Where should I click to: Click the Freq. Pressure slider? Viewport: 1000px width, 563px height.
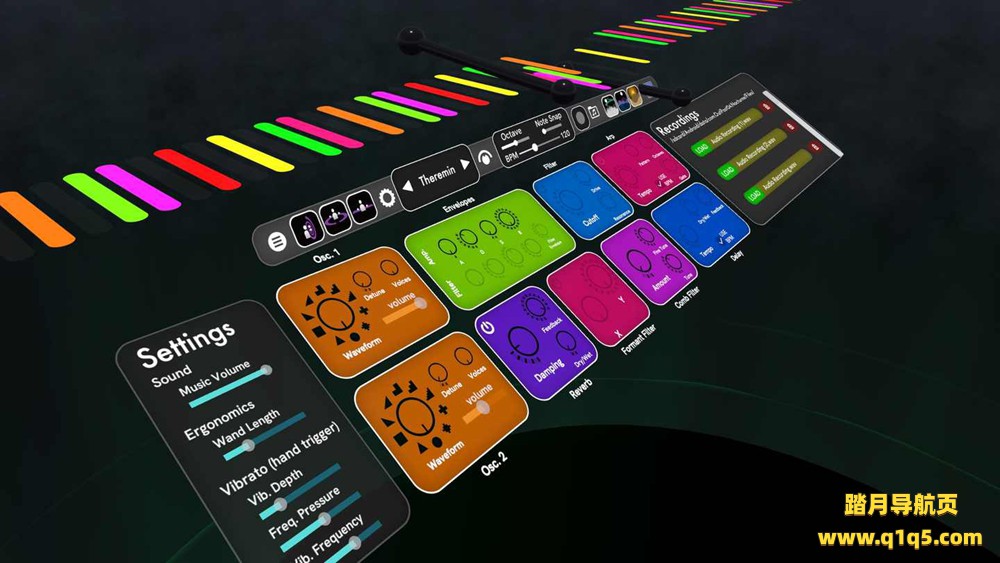[x=325, y=519]
